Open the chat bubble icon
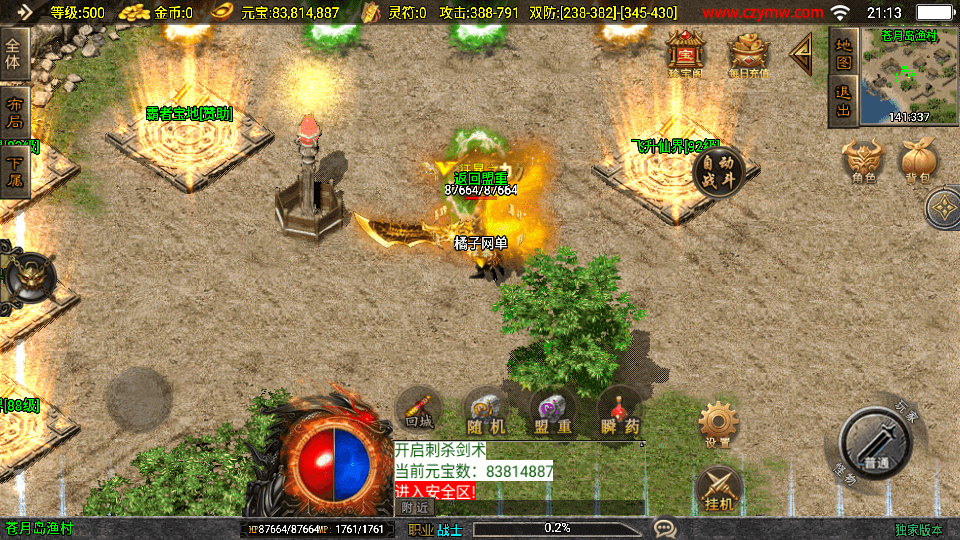Image resolution: width=960 pixels, height=540 pixels. click(663, 528)
